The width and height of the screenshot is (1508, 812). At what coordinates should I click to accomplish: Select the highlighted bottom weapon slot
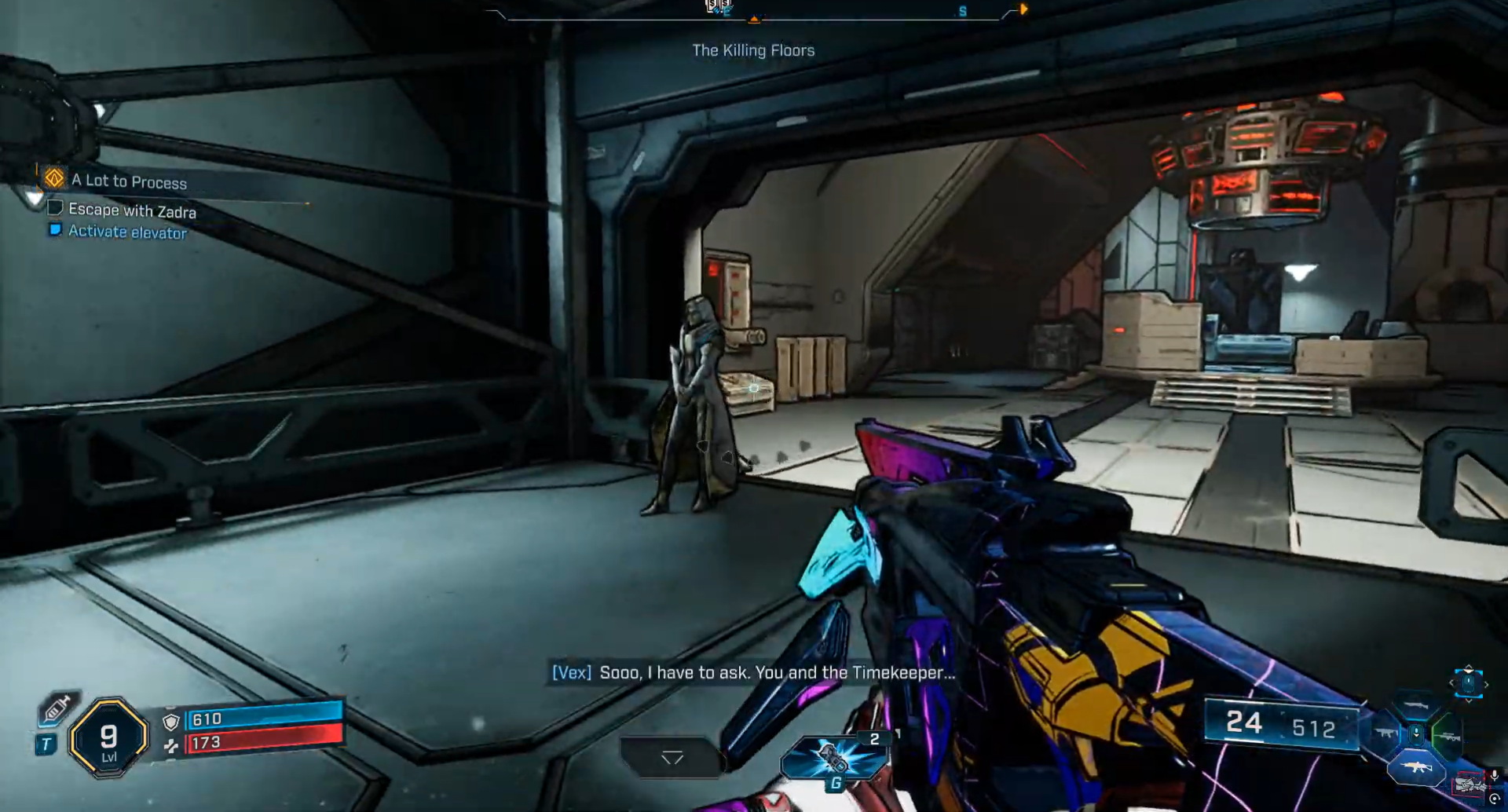[x=1416, y=767]
